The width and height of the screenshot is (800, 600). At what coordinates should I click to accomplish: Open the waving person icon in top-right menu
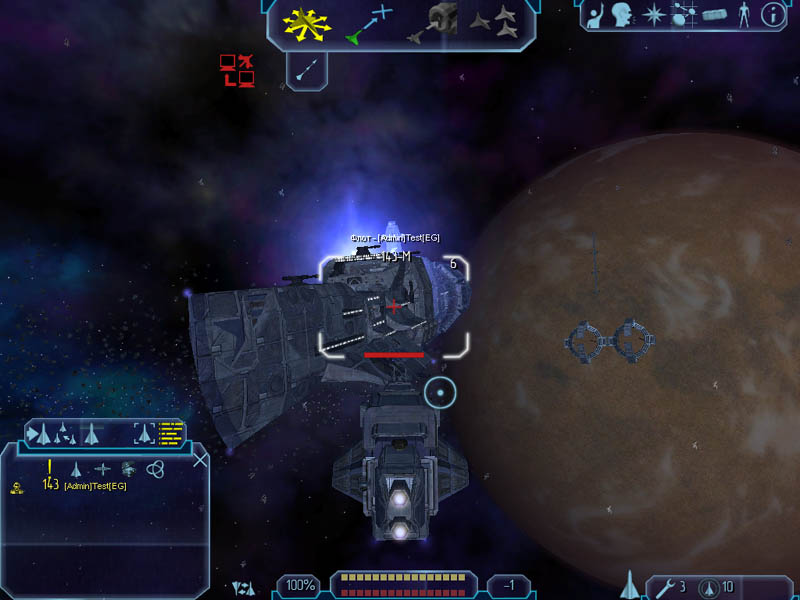[x=596, y=15]
